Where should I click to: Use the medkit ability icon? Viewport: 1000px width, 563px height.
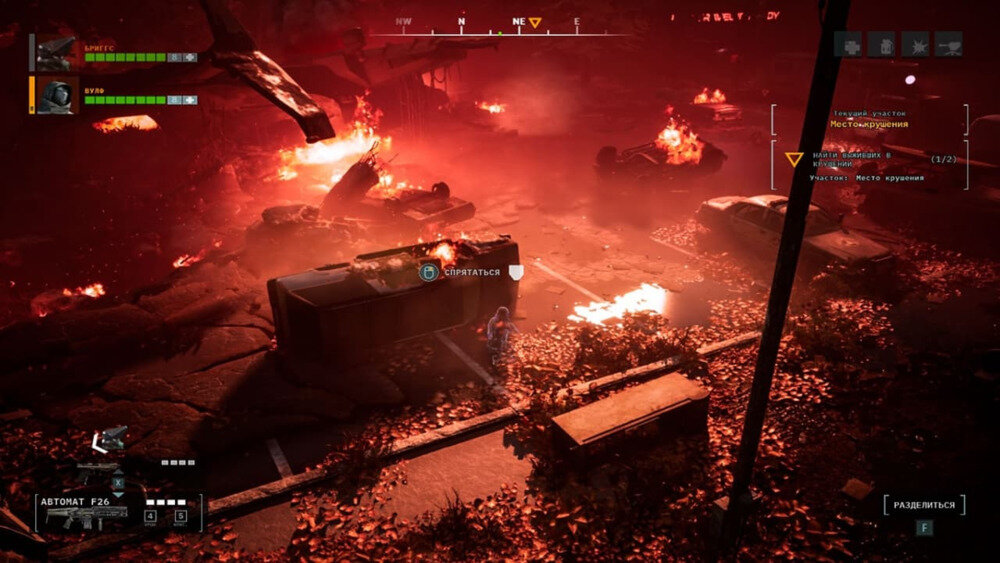848,44
